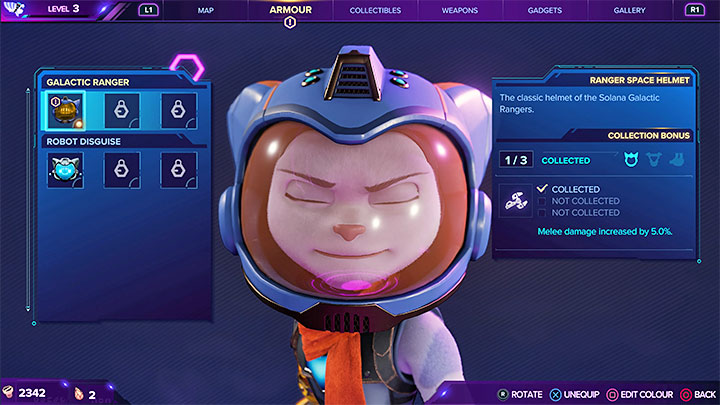Open the Collectibles tab

coord(375,11)
